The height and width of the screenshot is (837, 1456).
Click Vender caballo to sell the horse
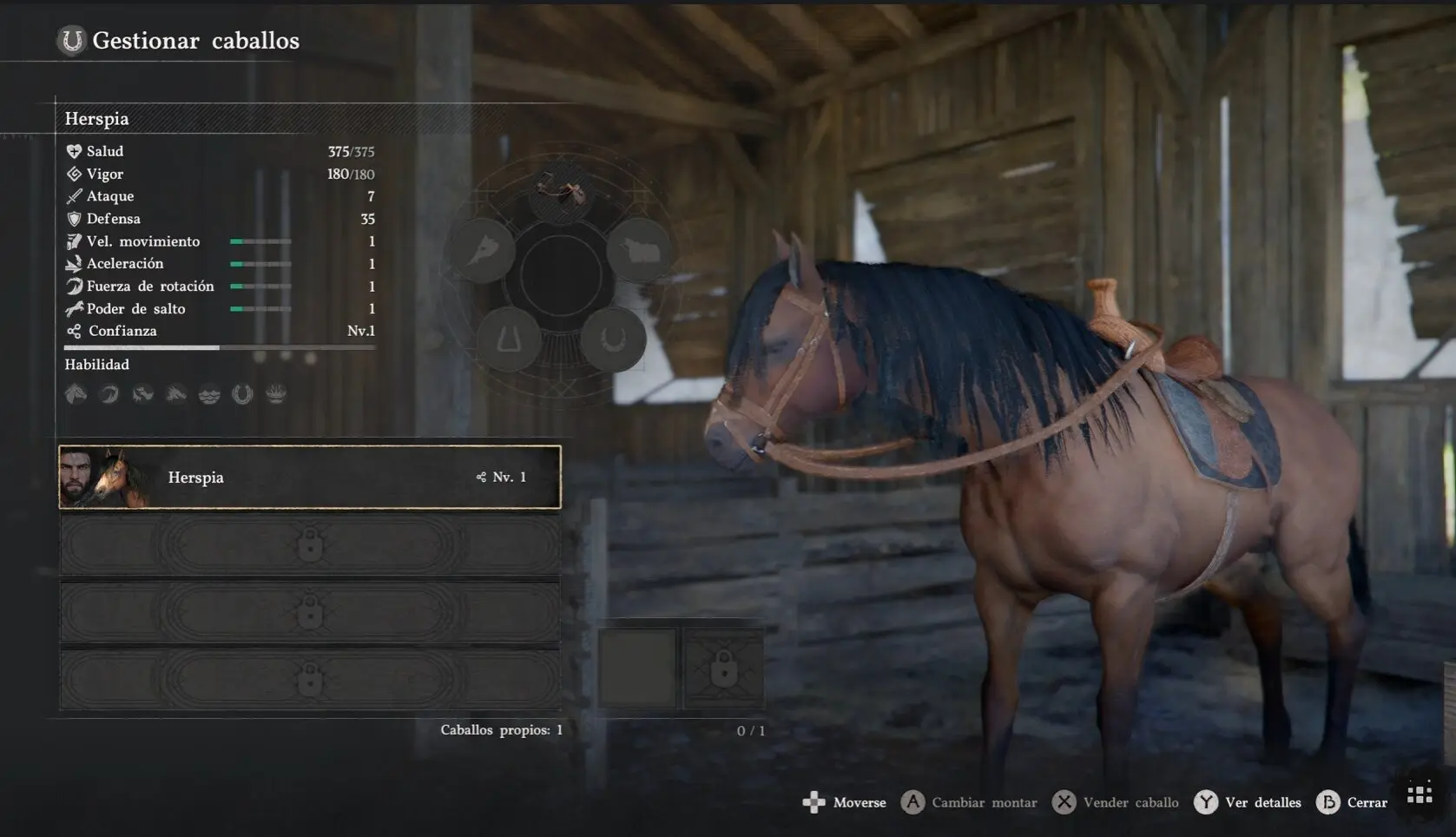coord(1116,802)
